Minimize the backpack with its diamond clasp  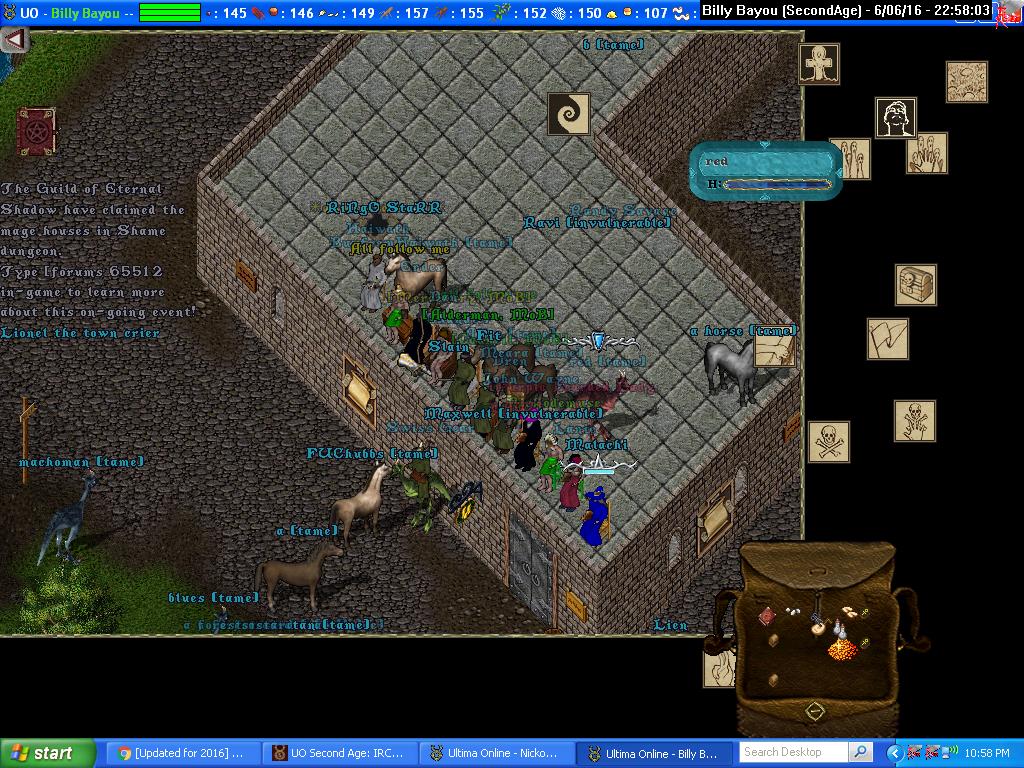[x=815, y=711]
